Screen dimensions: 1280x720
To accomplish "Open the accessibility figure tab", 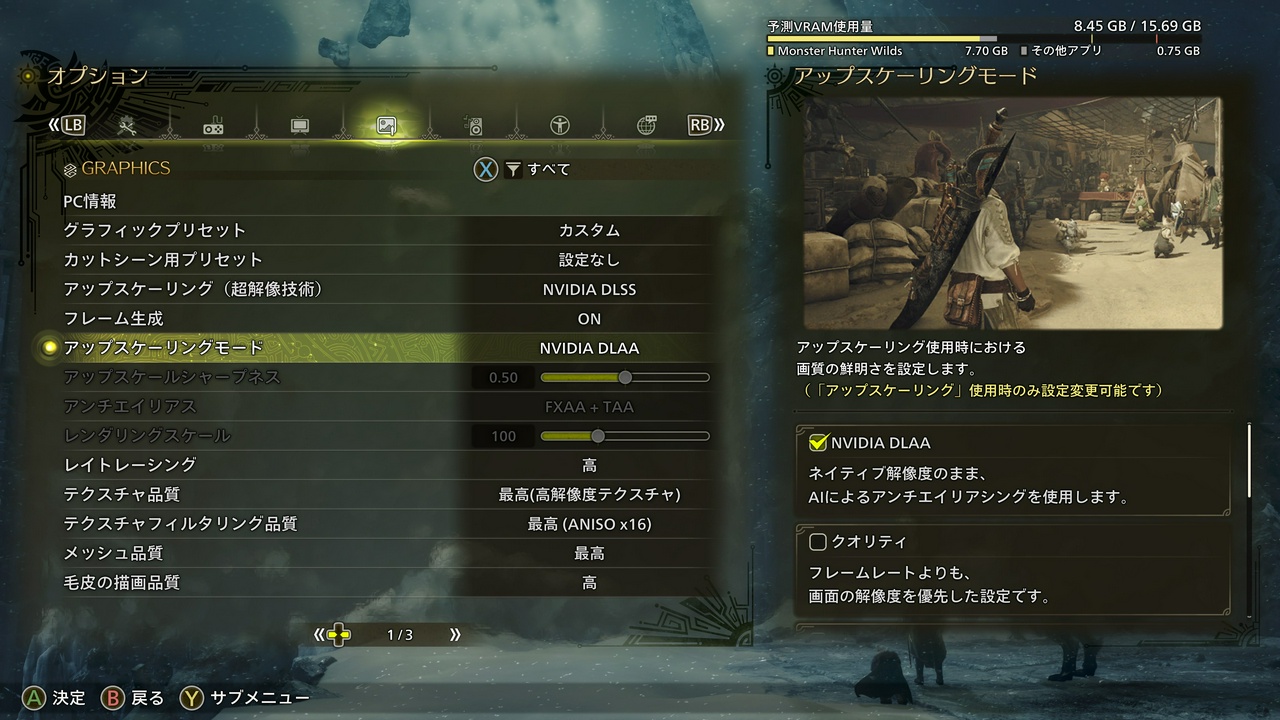I will coord(560,126).
